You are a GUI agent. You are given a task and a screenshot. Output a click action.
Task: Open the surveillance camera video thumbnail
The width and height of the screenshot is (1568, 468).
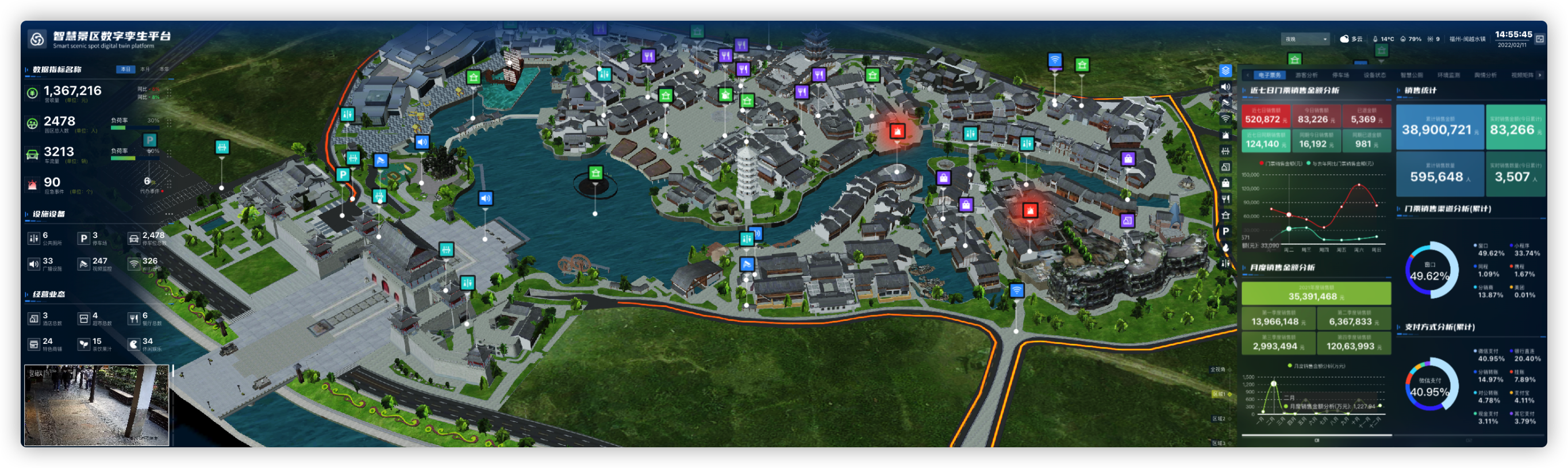click(97, 405)
